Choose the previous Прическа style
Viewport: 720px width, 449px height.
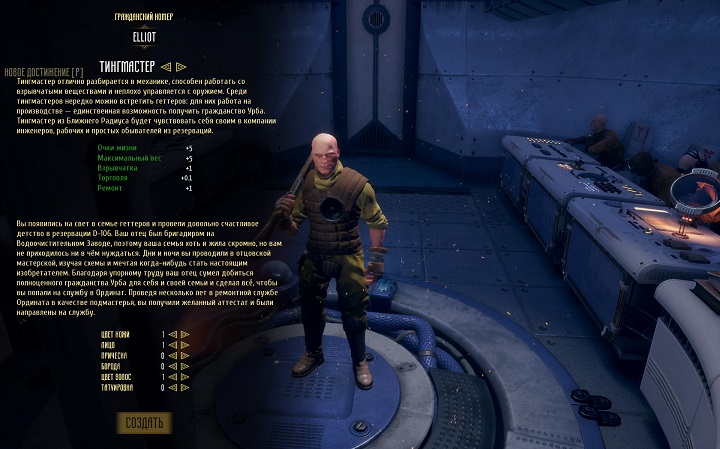coord(172,356)
